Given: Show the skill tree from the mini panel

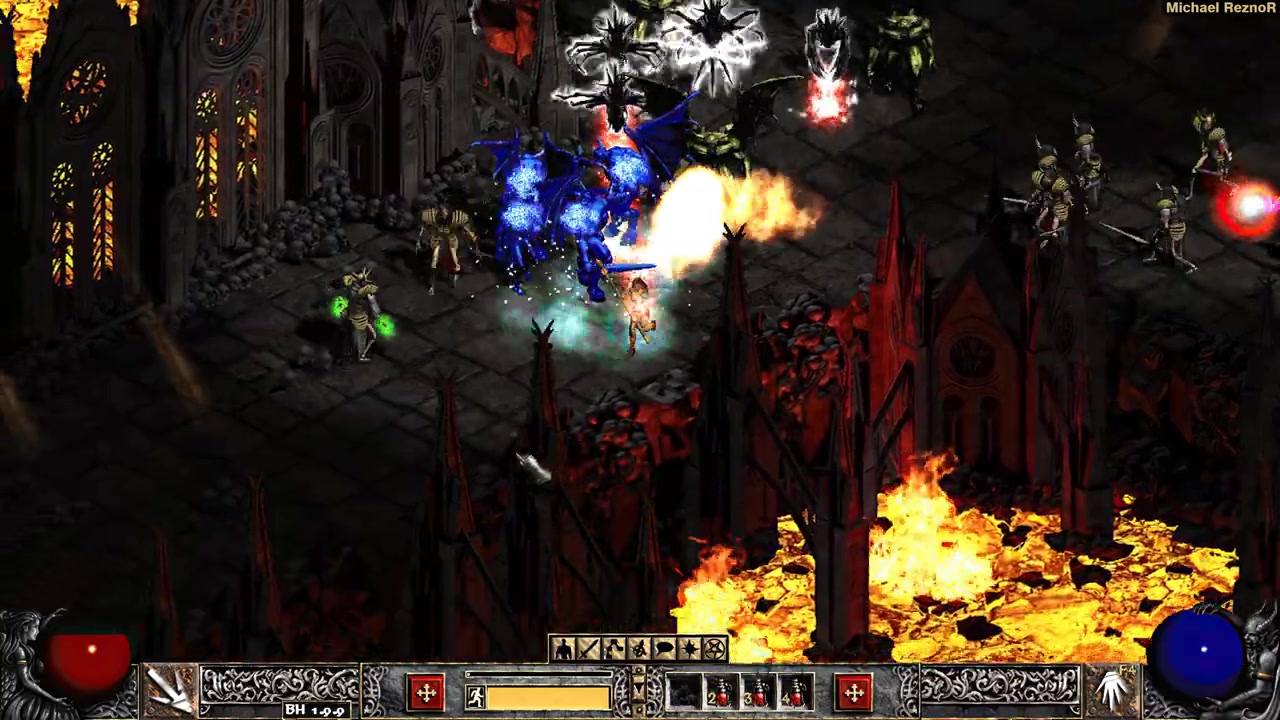Looking at the screenshot, I should pos(613,650).
